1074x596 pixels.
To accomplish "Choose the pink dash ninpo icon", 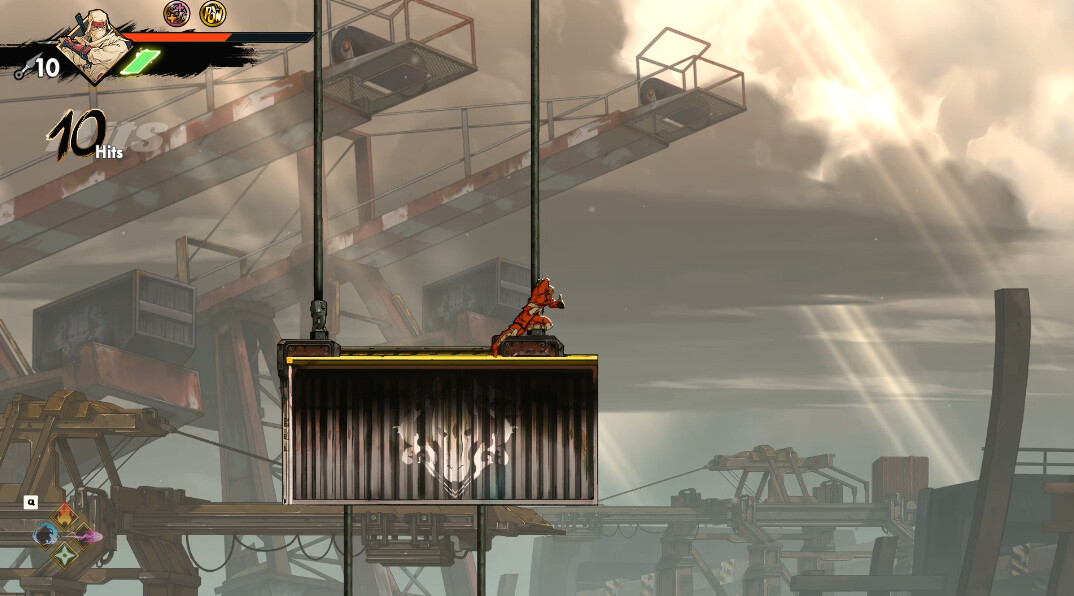I will (x=85, y=536).
